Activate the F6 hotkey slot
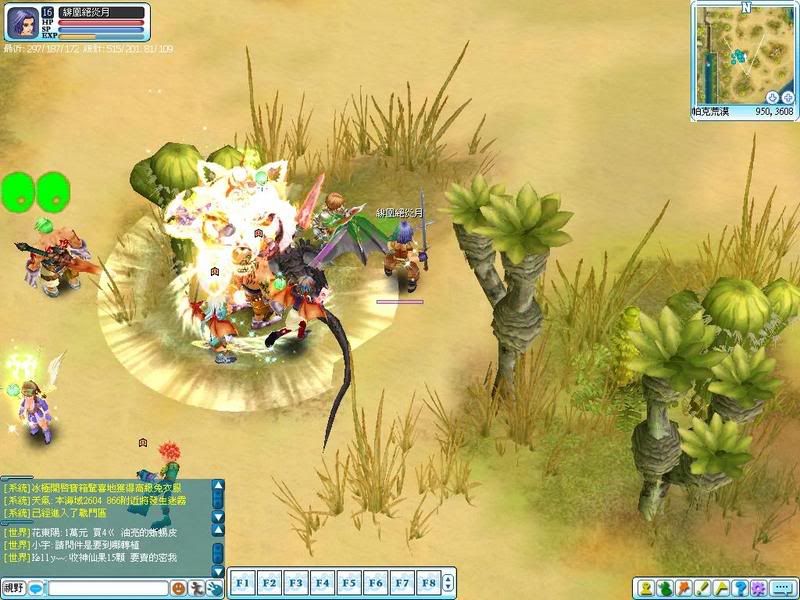 point(375,581)
